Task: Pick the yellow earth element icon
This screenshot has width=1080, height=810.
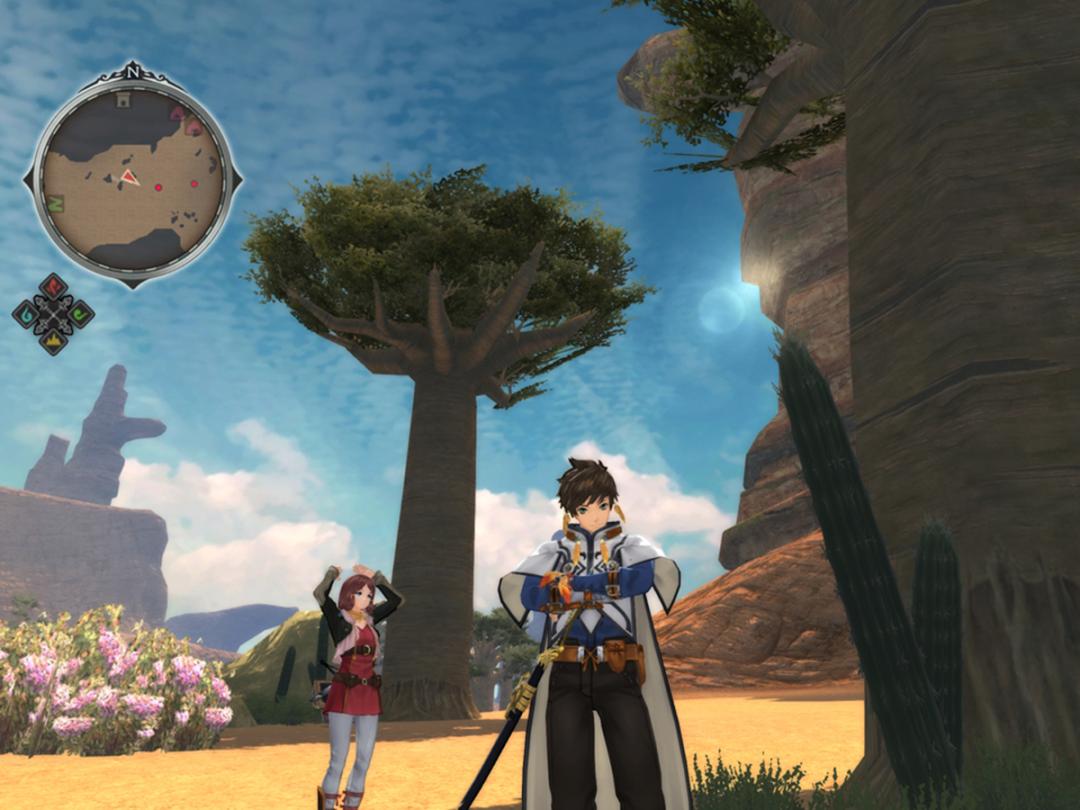Action: click(x=53, y=340)
